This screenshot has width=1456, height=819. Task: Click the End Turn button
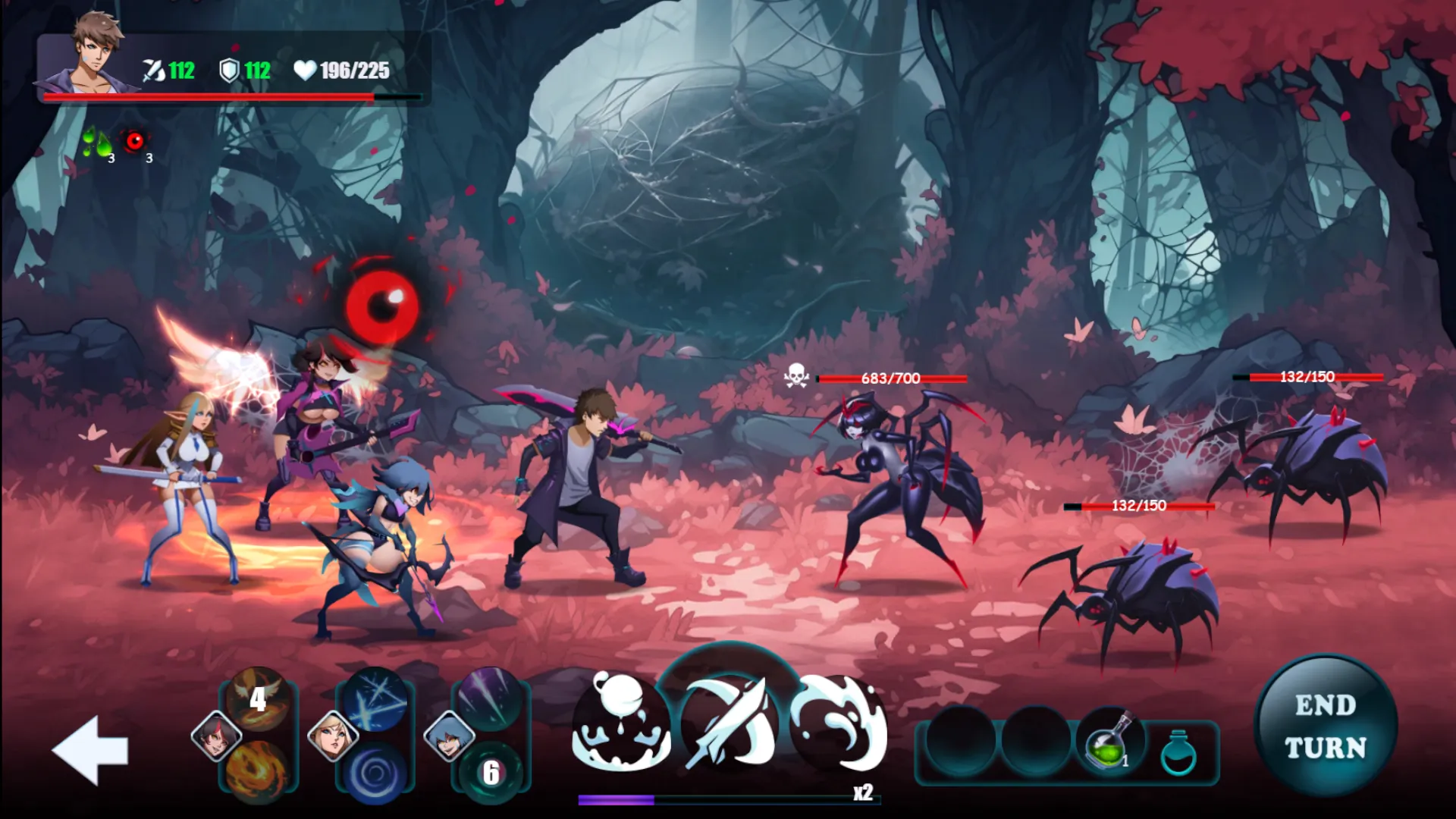point(1325,726)
